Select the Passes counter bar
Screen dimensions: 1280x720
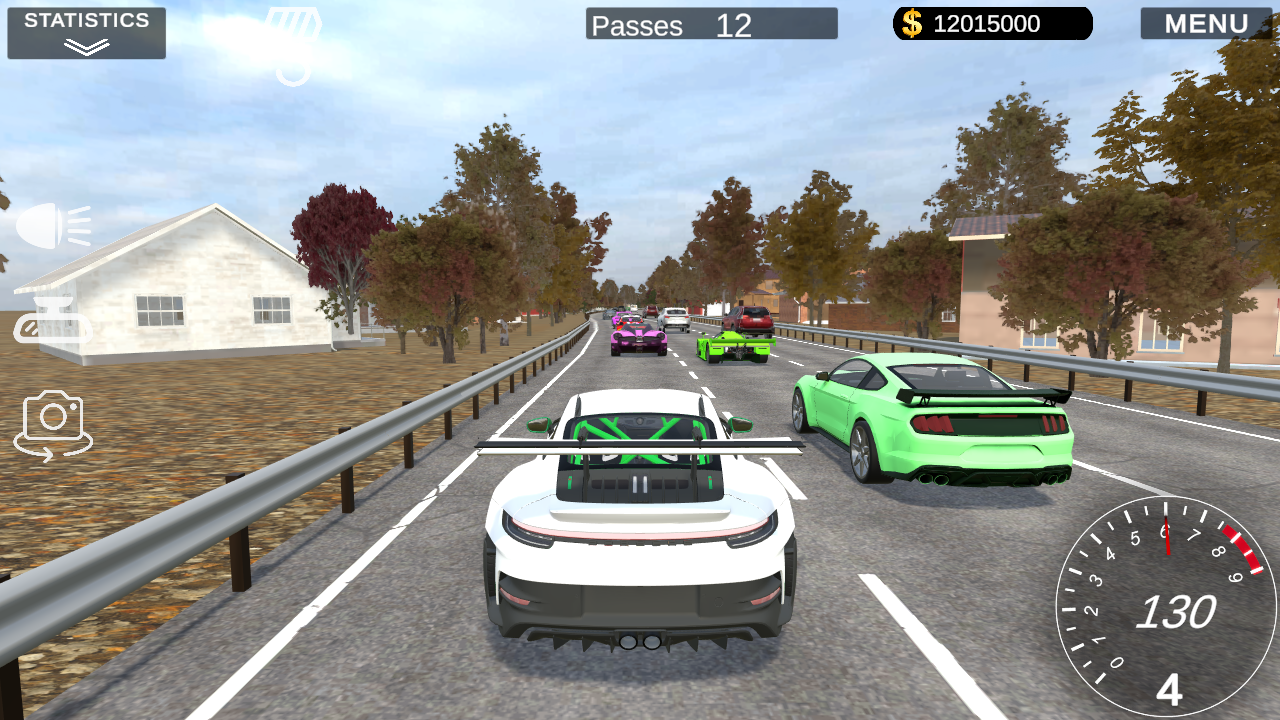(x=712, y=25)
